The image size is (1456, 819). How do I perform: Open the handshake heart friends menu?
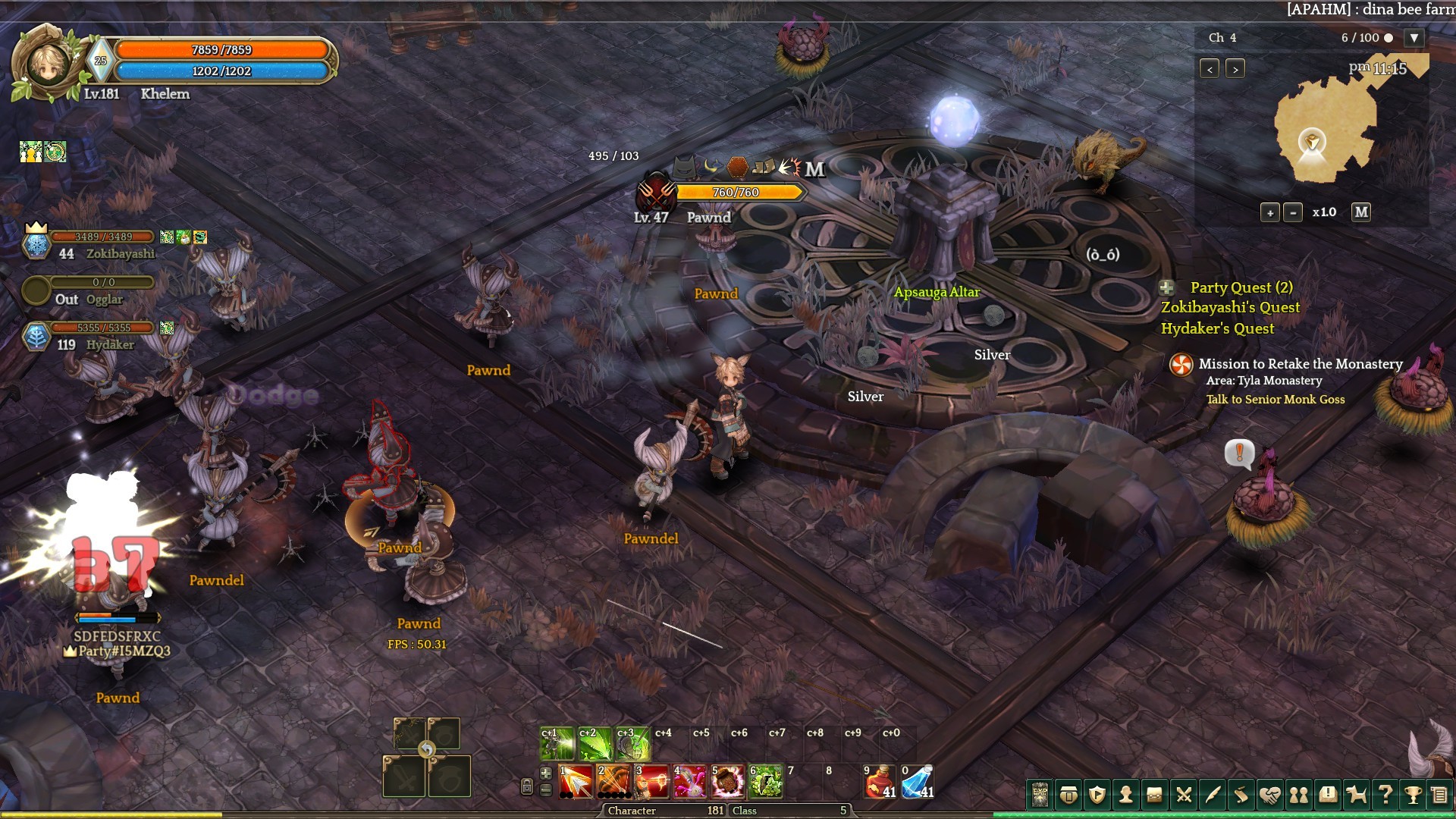pos(1269,795)
